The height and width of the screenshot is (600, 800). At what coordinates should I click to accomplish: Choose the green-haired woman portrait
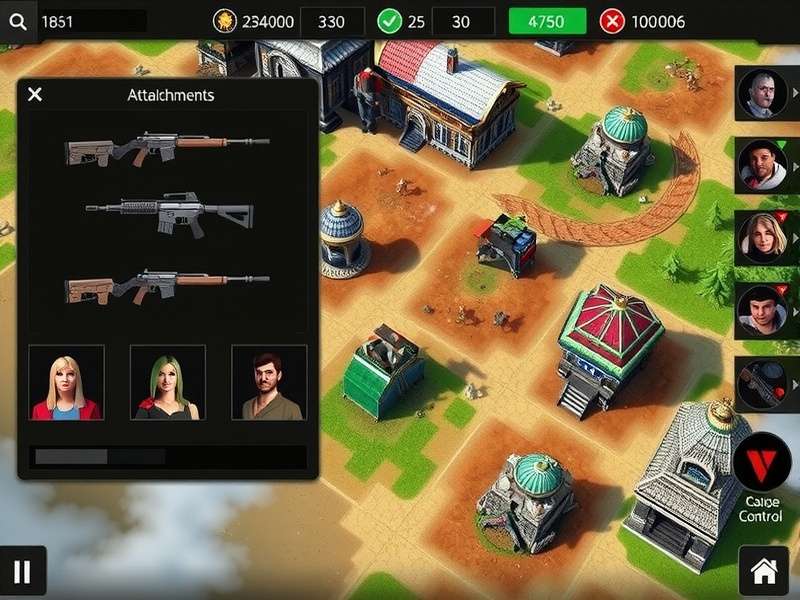tap(167, 383)
